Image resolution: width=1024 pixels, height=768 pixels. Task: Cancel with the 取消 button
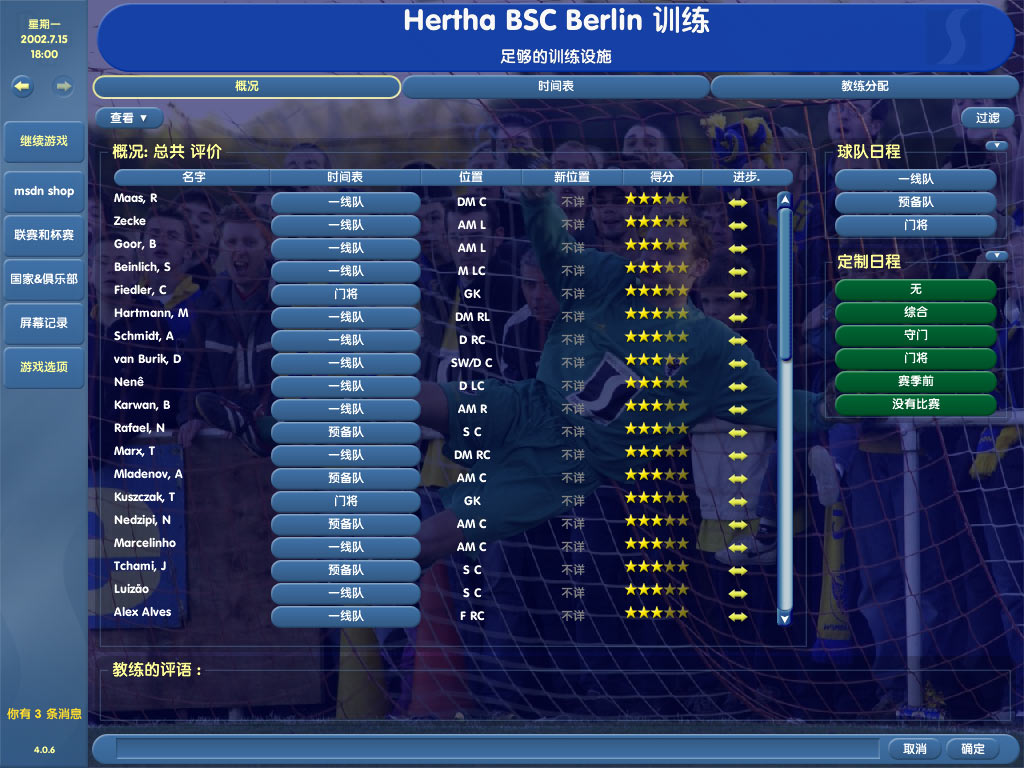[914, 749]
